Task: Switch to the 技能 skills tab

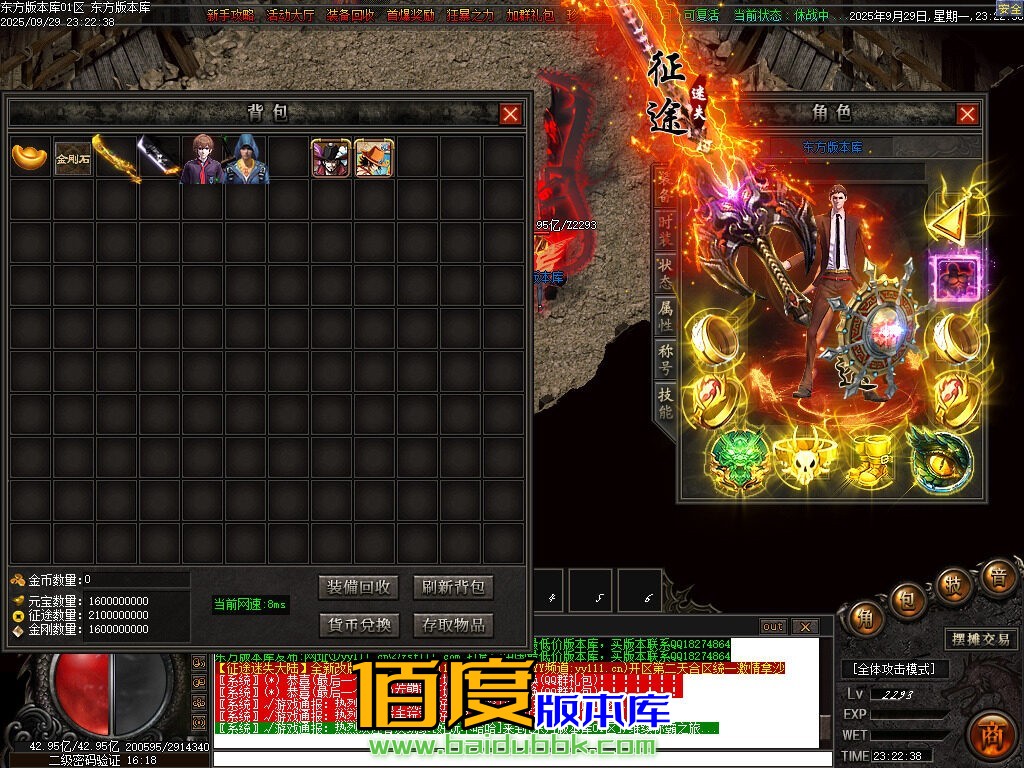Action: pyautogui.click(x=666, y=404)
